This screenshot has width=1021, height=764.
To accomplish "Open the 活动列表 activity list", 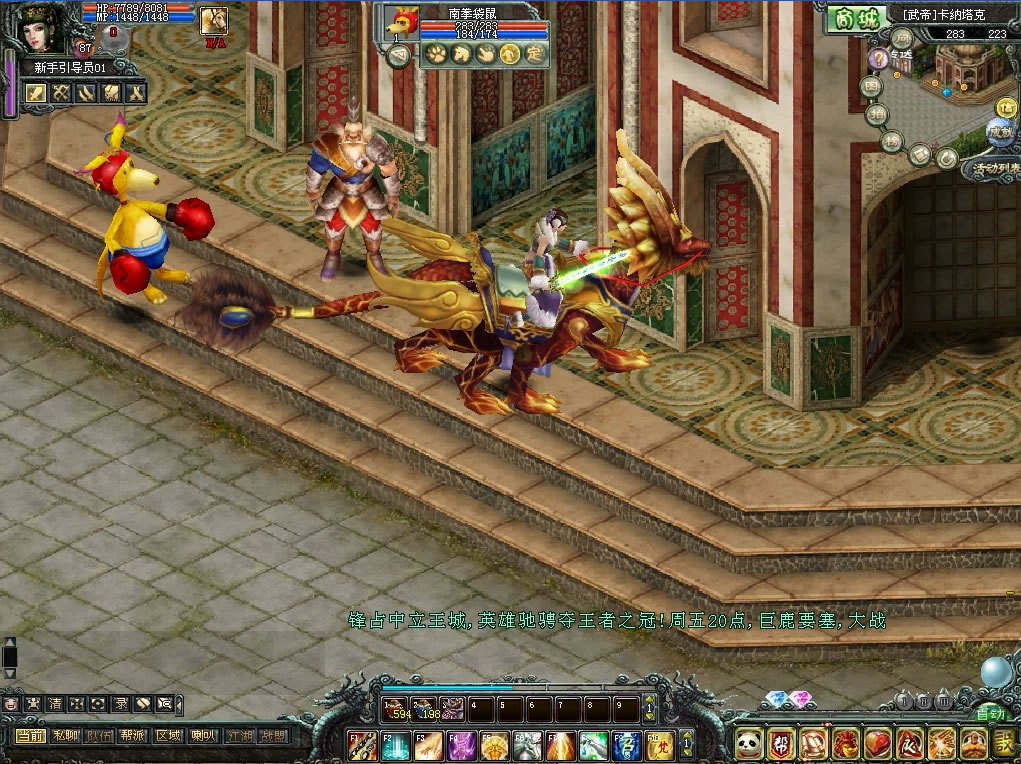I will (996, 169).
